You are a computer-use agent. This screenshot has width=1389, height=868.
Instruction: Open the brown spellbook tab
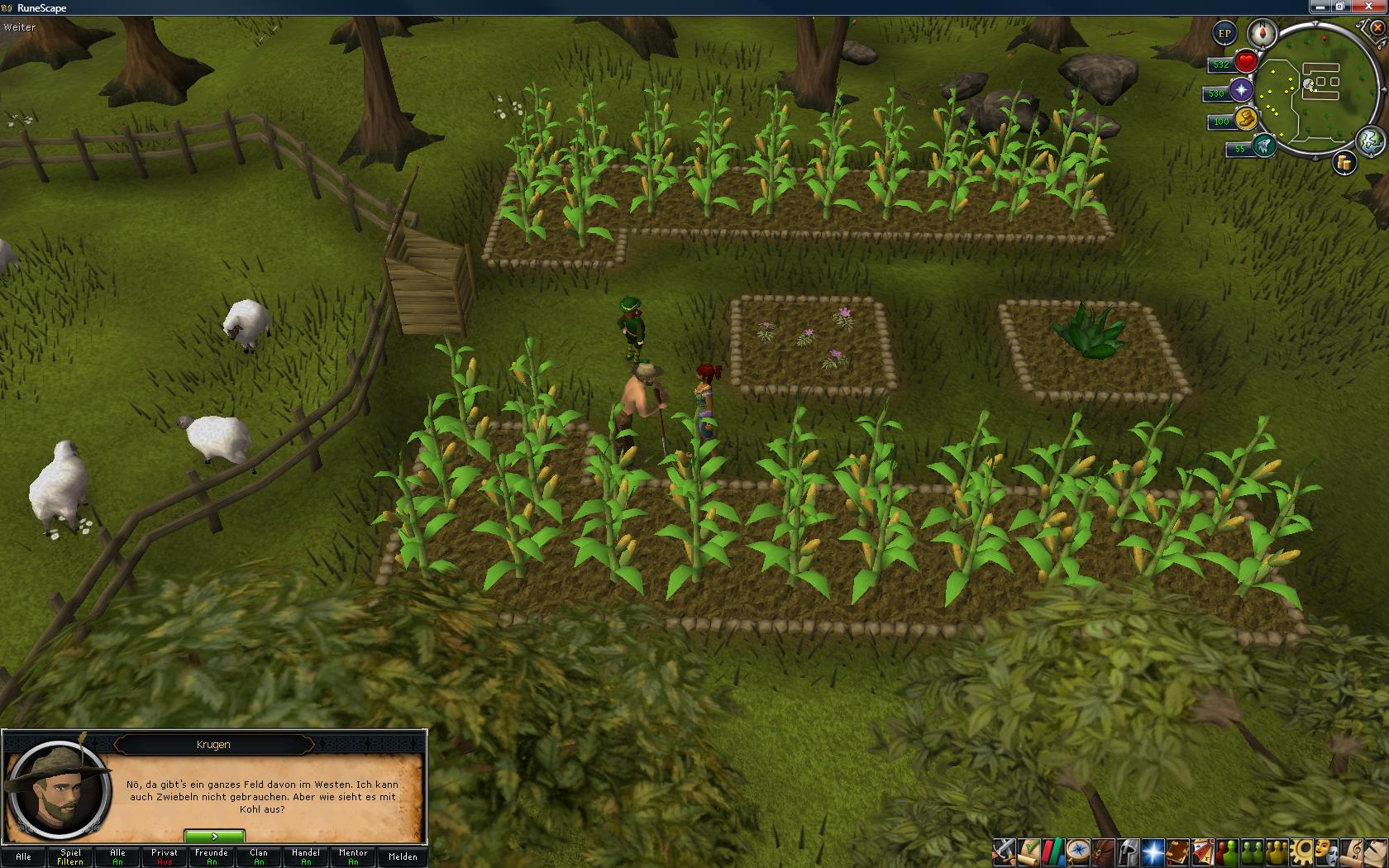pyautogui.click(x=1177, y=851)
